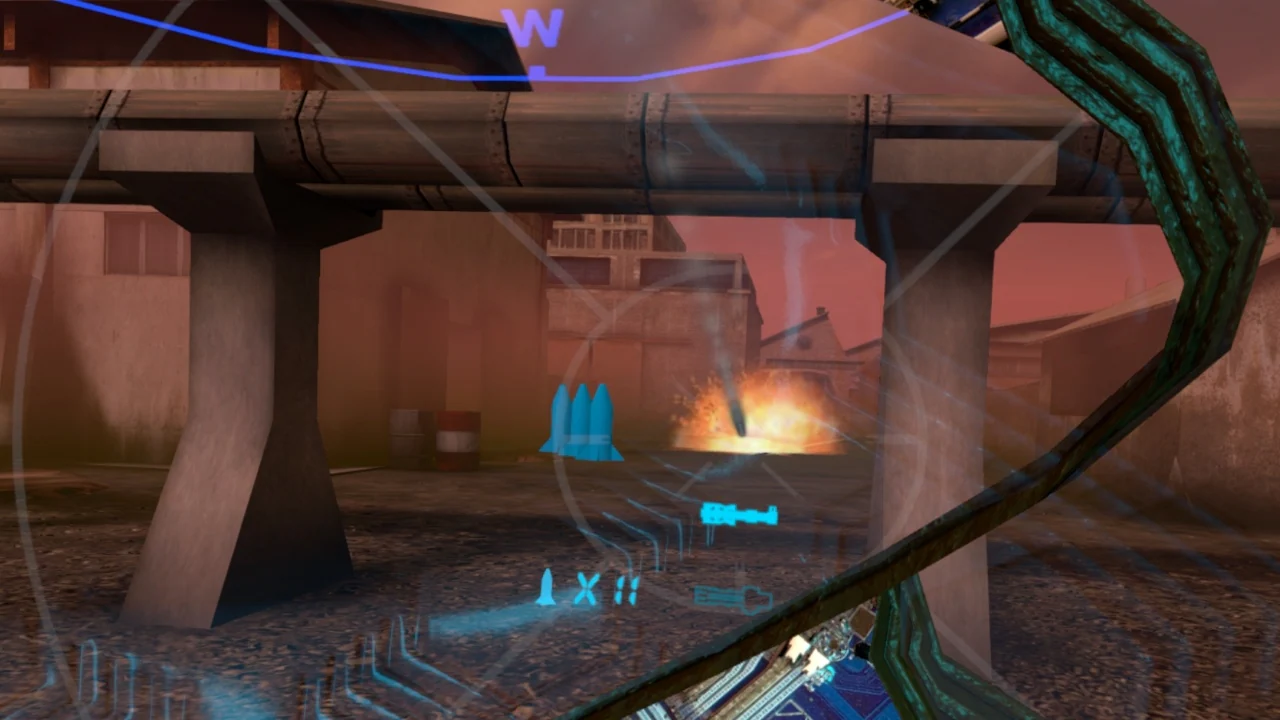Select the triple missile pod weapon icon

point(585,420)
